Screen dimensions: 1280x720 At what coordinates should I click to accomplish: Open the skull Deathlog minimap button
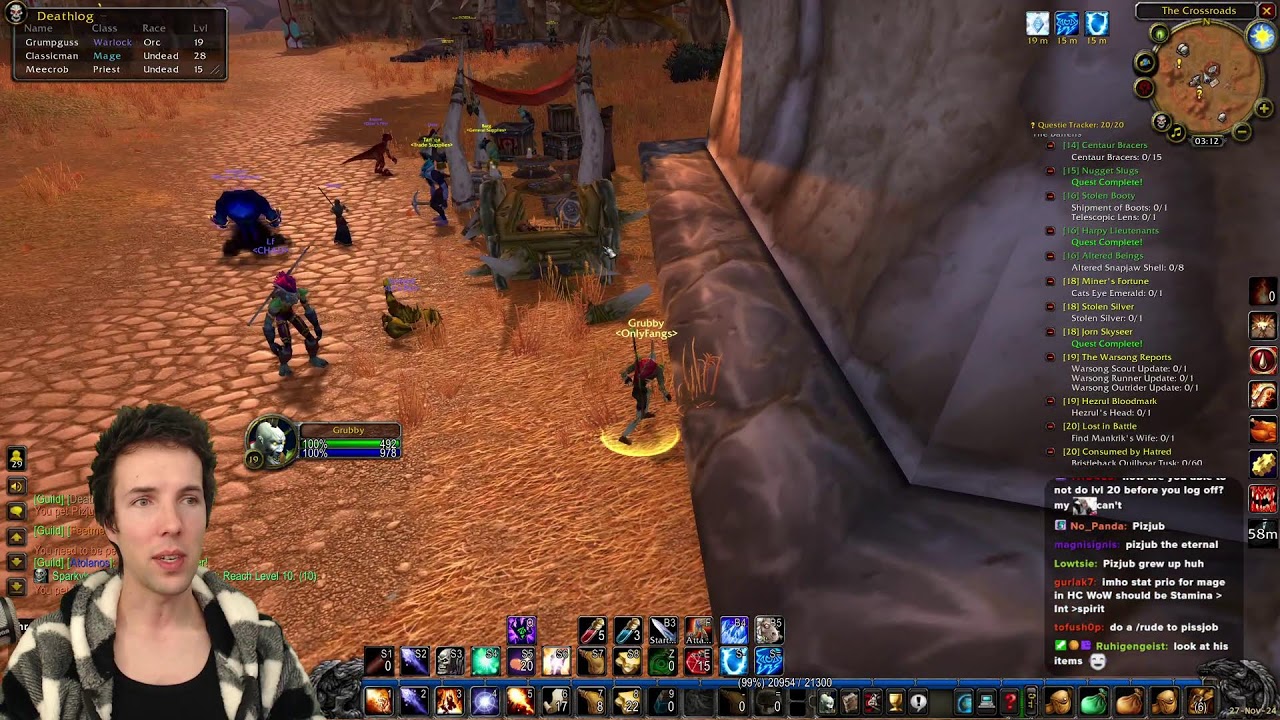[1161, 122]
